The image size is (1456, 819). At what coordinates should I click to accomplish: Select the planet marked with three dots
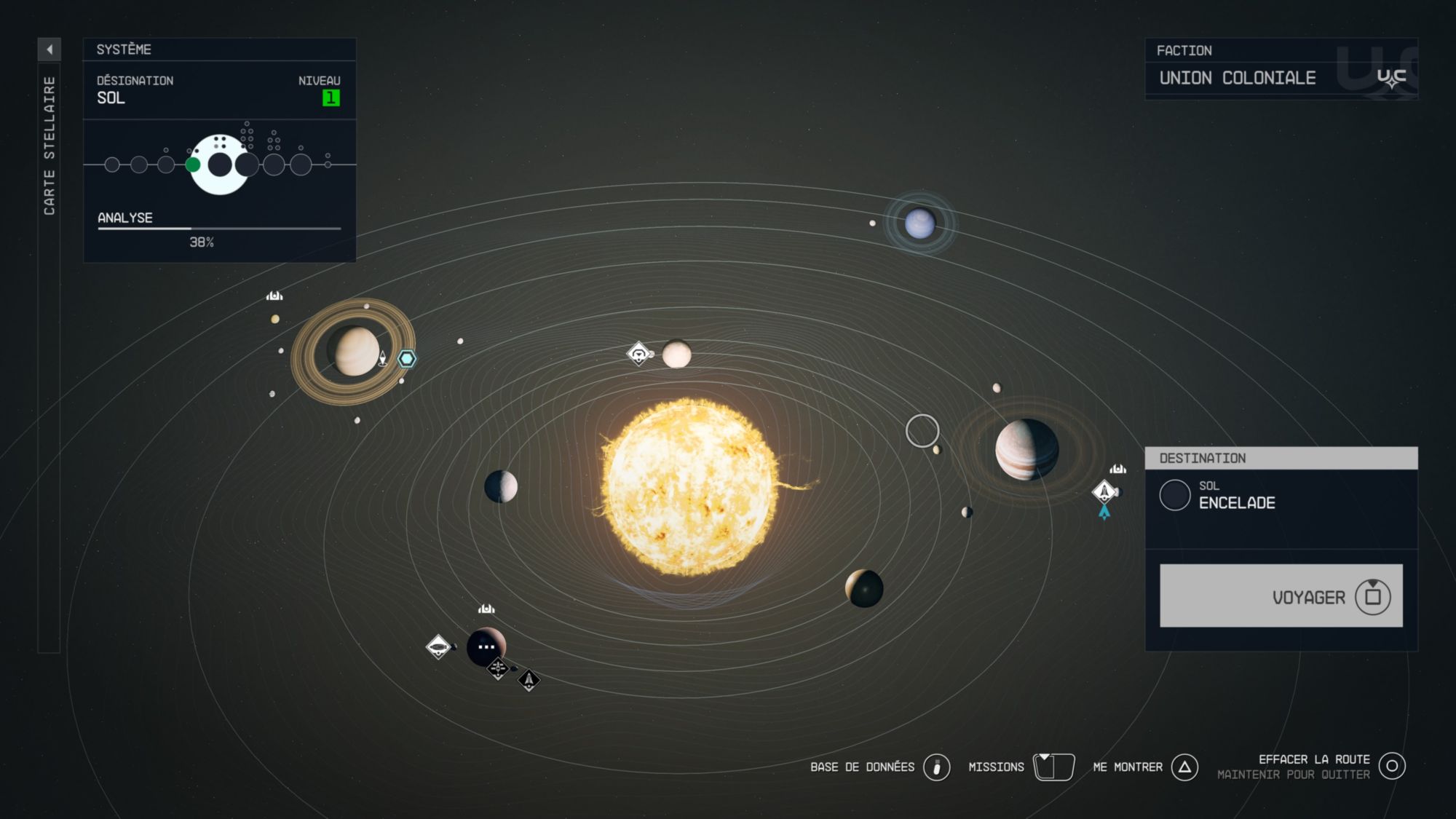click(486, 646)
